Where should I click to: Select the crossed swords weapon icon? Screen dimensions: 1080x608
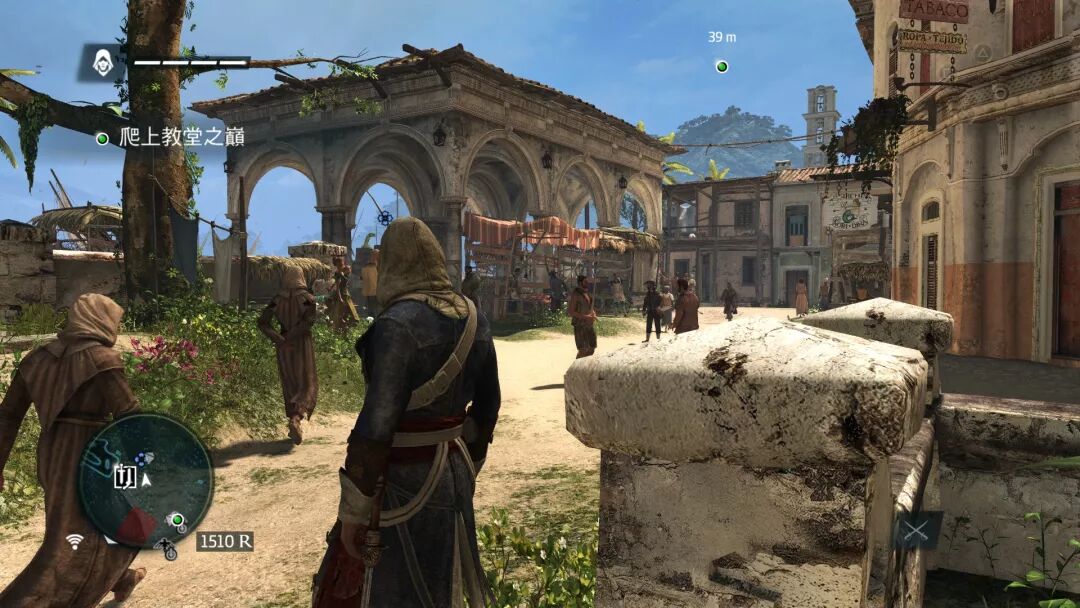[918, 531]
